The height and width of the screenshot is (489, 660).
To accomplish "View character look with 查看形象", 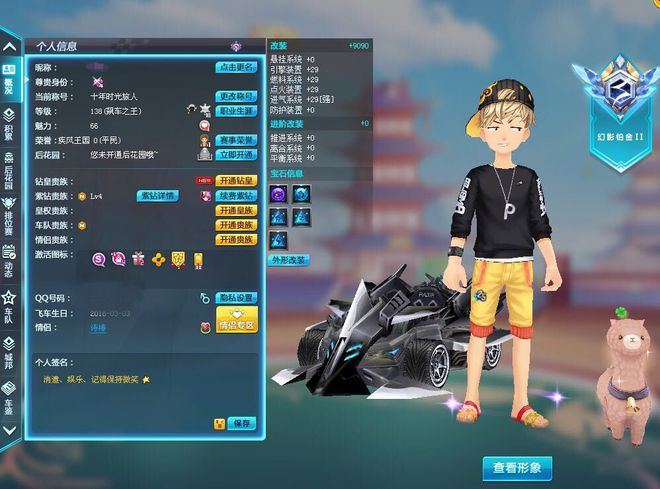I will pos(517,467).
